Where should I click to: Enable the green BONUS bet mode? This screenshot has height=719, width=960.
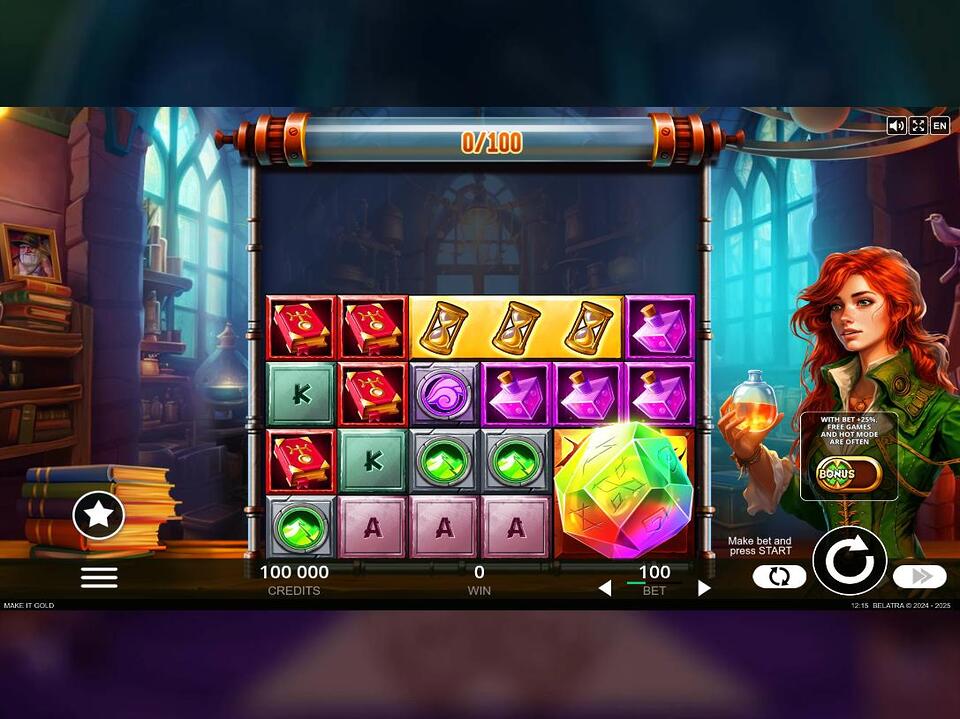(x=848, y=473)
